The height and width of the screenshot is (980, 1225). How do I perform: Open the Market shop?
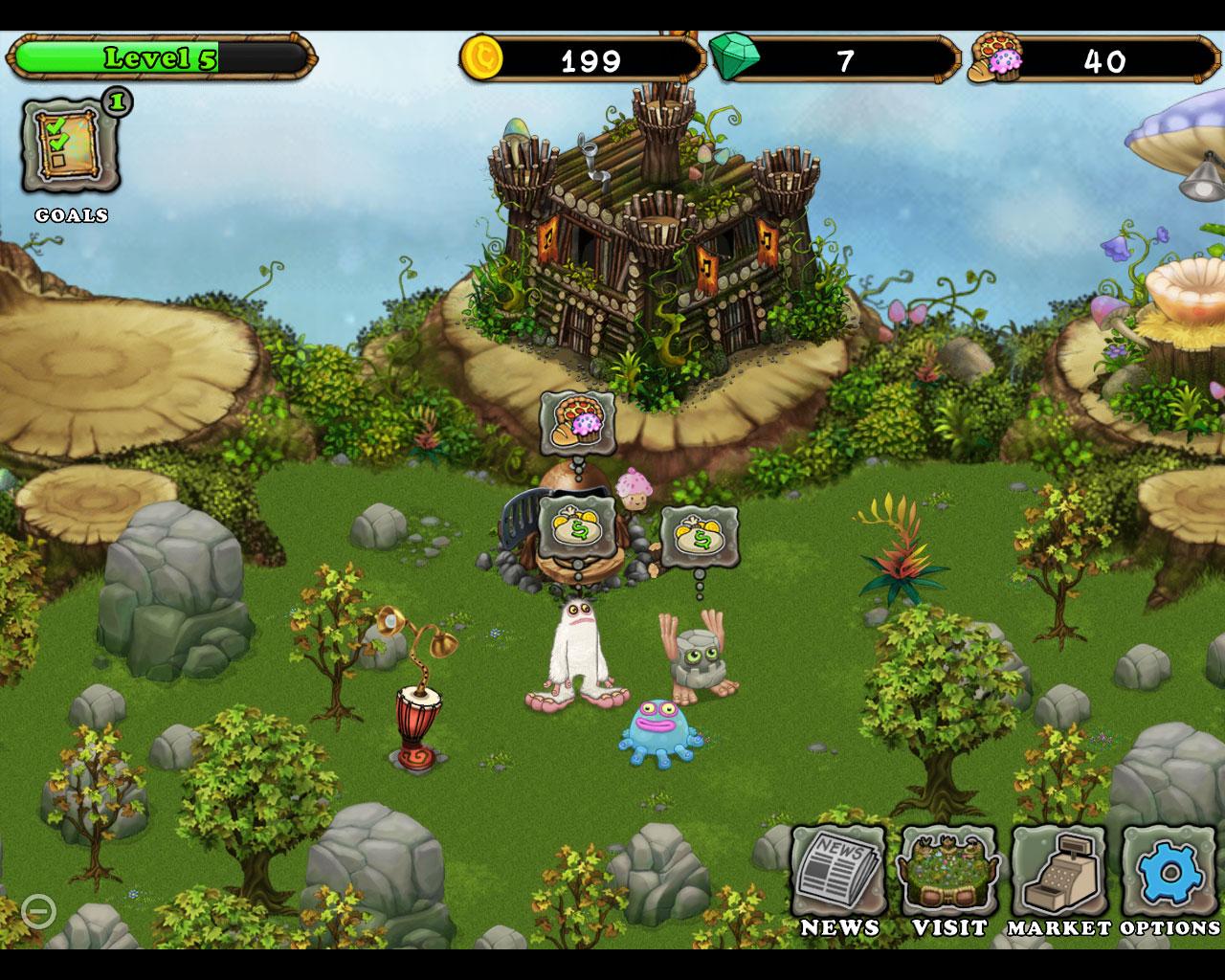(x=1058, y=873)
